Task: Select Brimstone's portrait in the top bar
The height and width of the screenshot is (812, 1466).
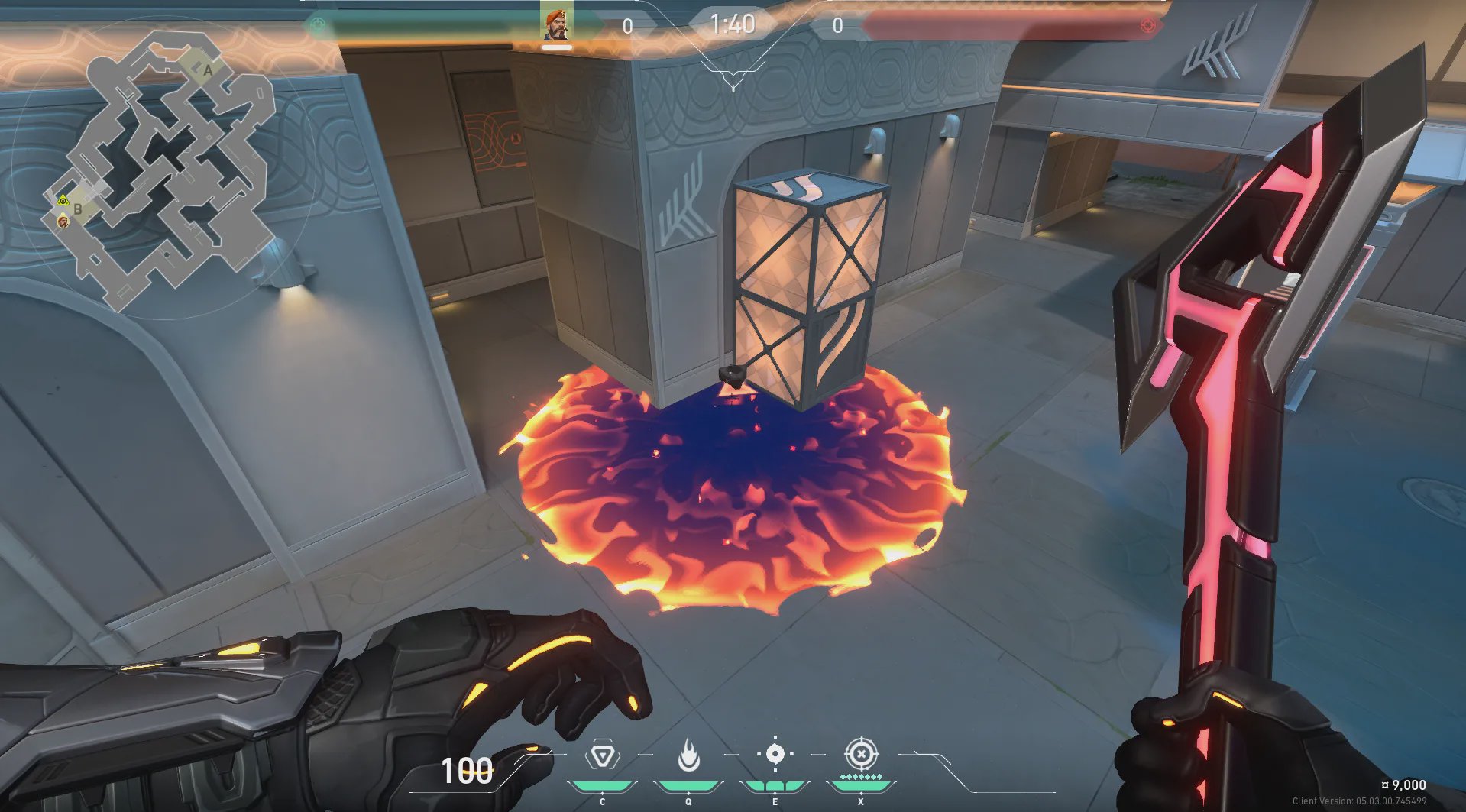Action: point(556,24)
